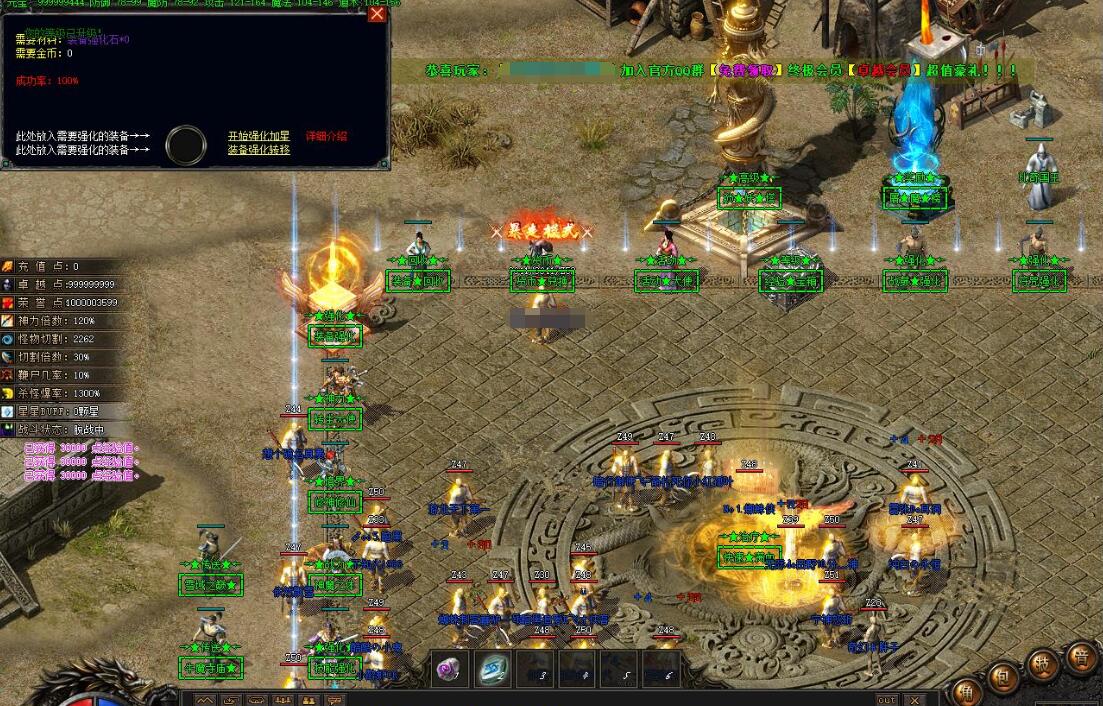Click the two-person group button on the bottom bar
This screenshot has height=706, width=1103.
pyautogui.click(x=308, y=700)
